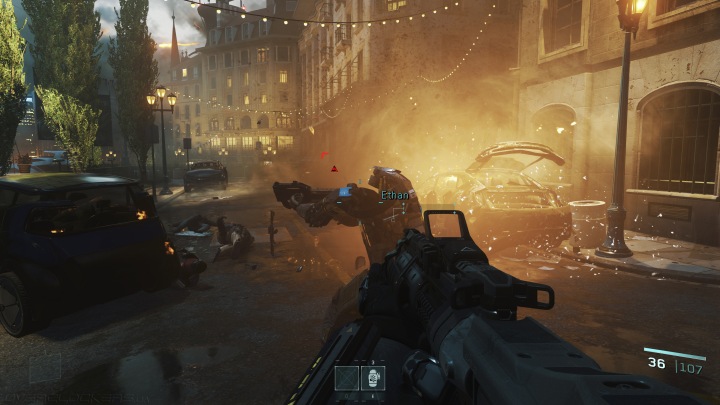Screen dimensions: 720x405
Task: Select the grenade equipment slot
Action: [x=373, y=377]
